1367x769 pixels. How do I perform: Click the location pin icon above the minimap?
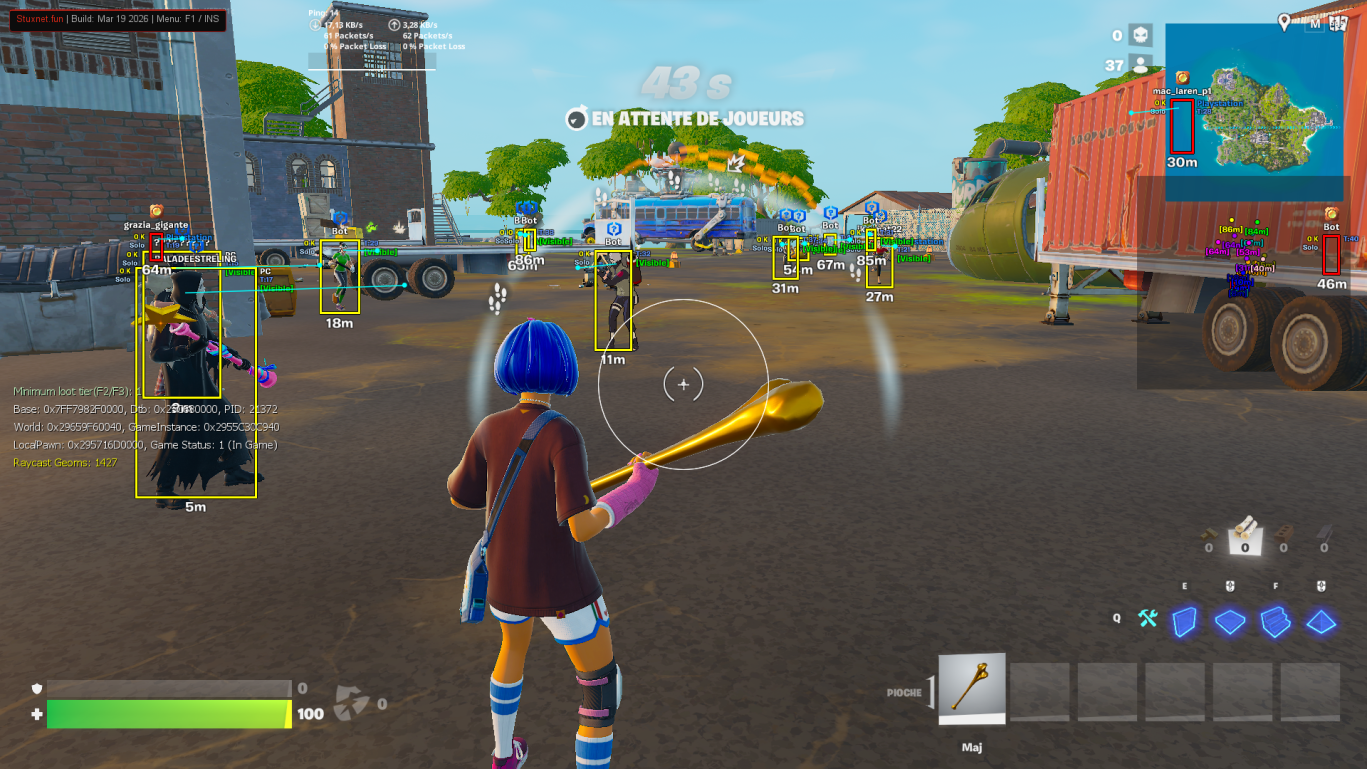pyautogui.click(x=1284, y=21)
